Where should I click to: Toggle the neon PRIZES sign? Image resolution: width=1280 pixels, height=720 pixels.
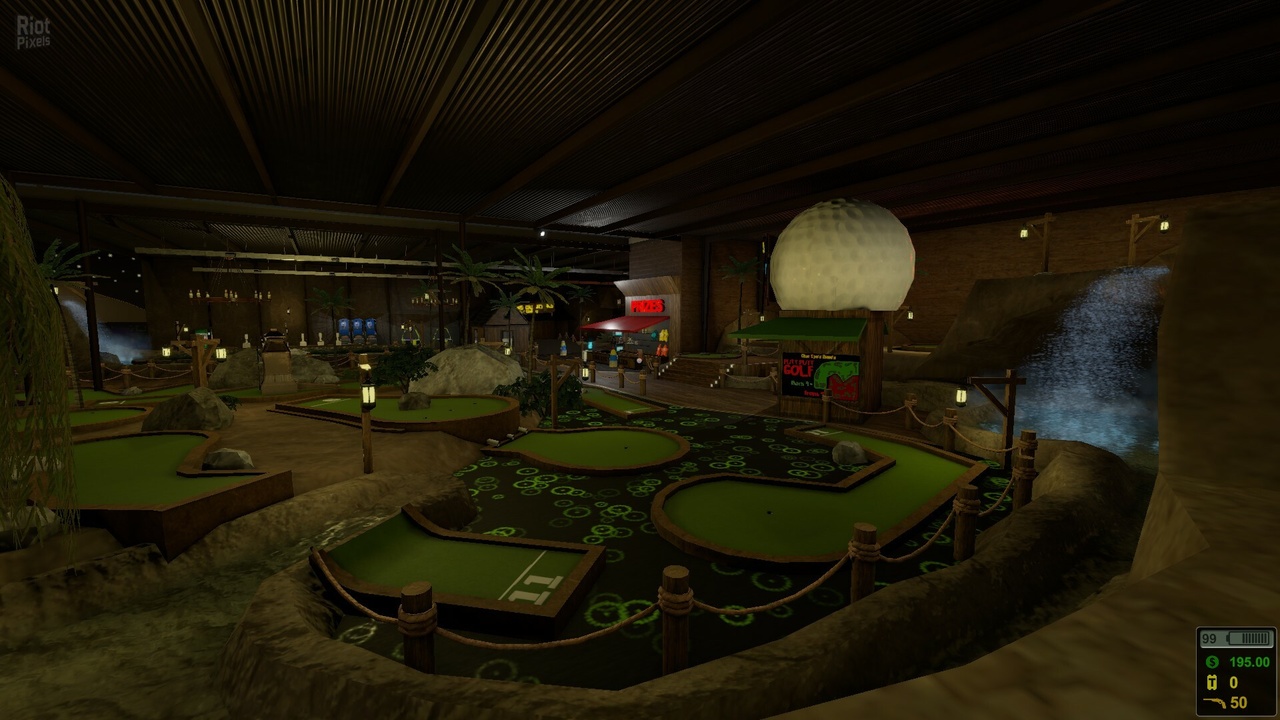coord(647,307)
